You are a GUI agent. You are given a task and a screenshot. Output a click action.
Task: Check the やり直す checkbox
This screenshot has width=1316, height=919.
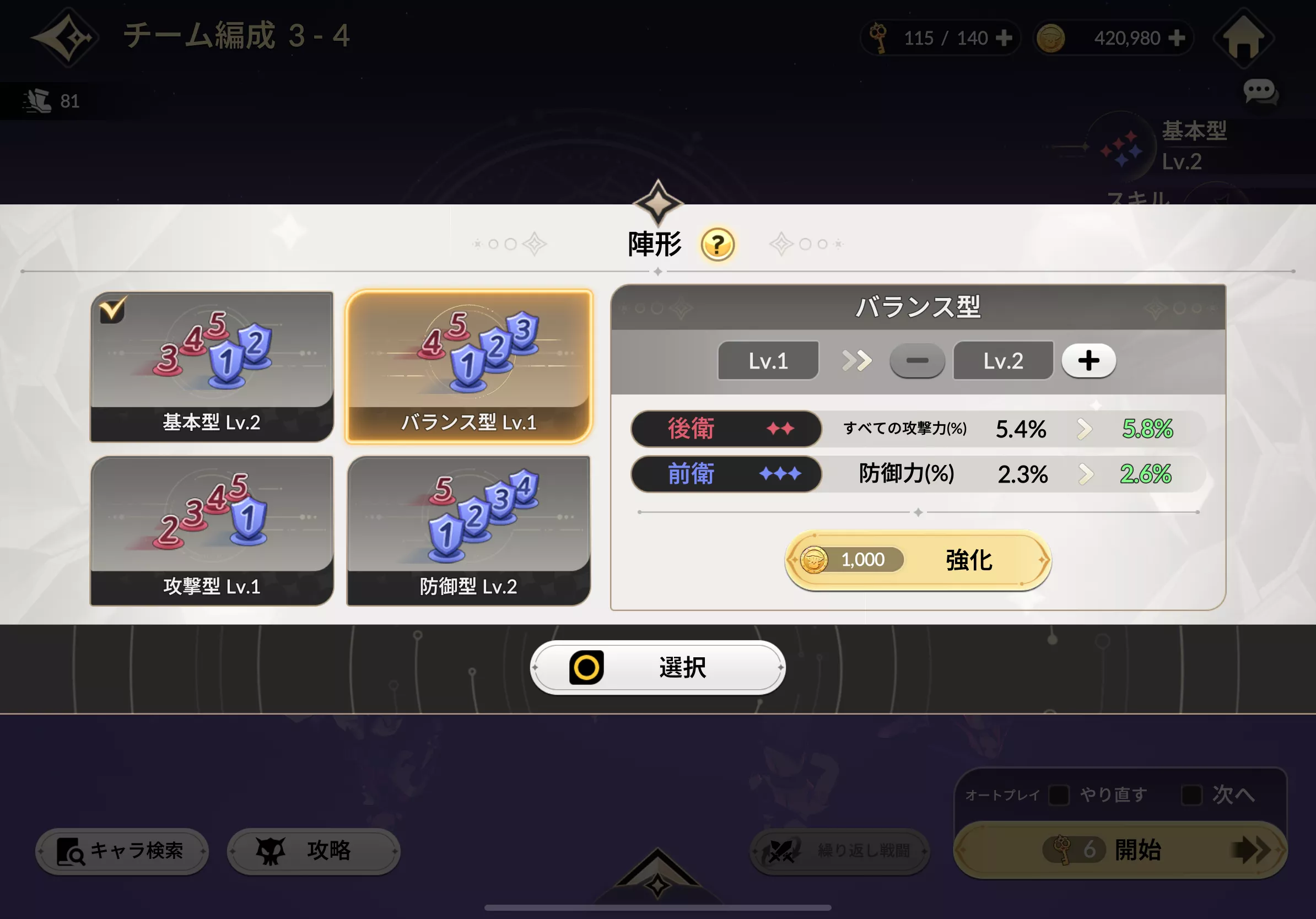tap(1059, 795)
